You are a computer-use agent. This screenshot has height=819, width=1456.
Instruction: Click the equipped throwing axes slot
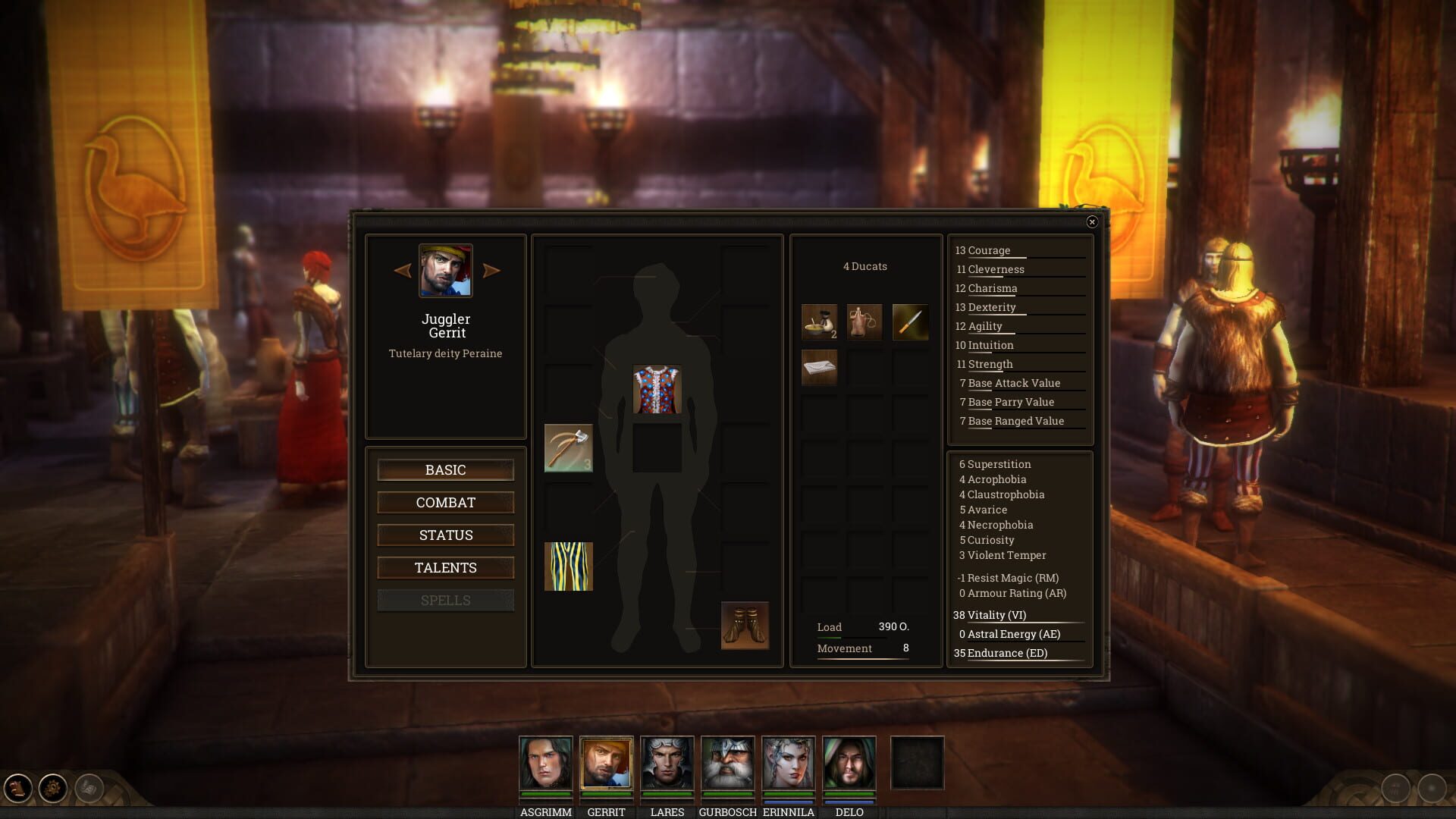point(567,450)
